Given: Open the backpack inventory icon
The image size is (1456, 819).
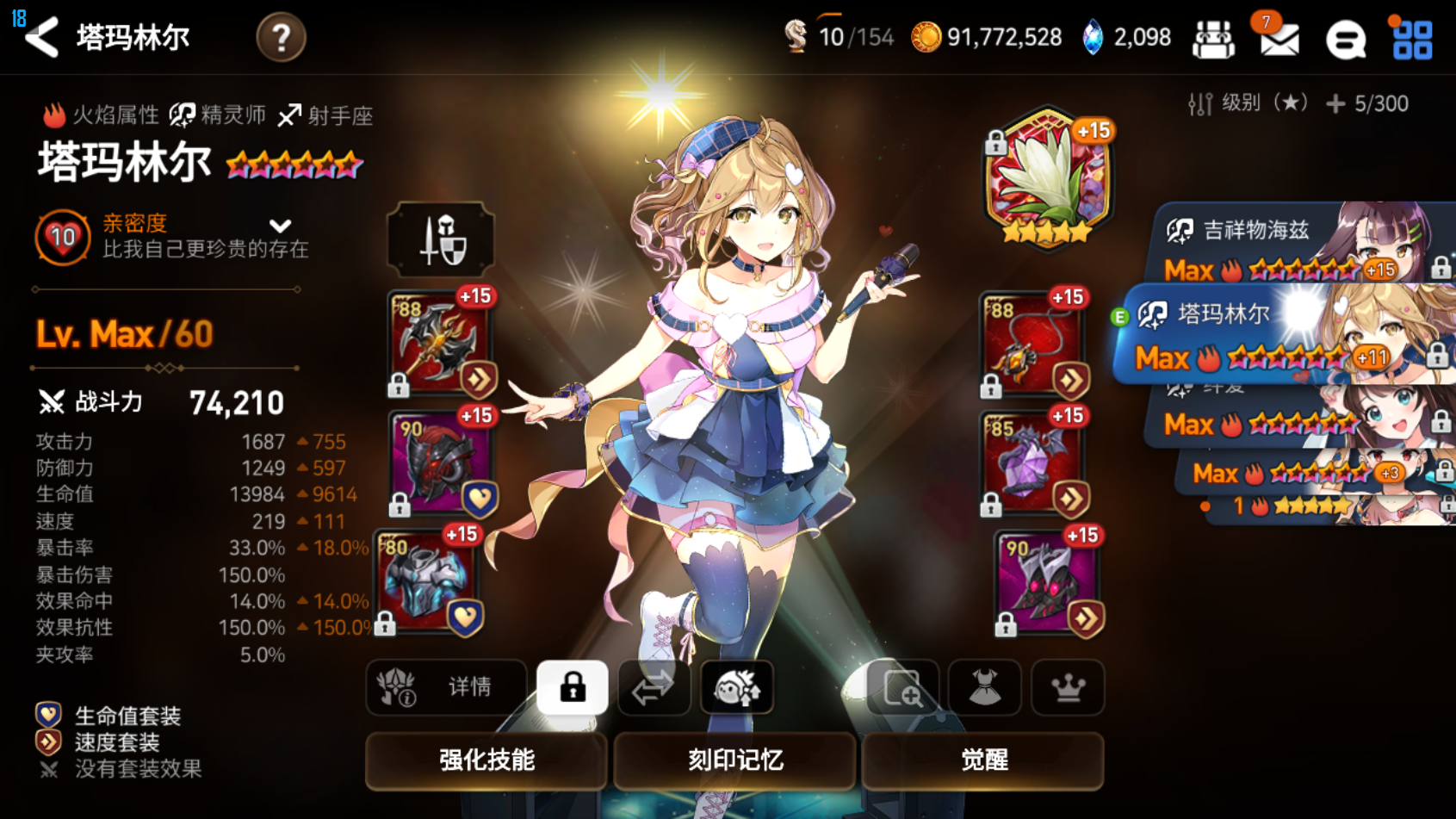Looking at the screenshot, I should 1214,38.
